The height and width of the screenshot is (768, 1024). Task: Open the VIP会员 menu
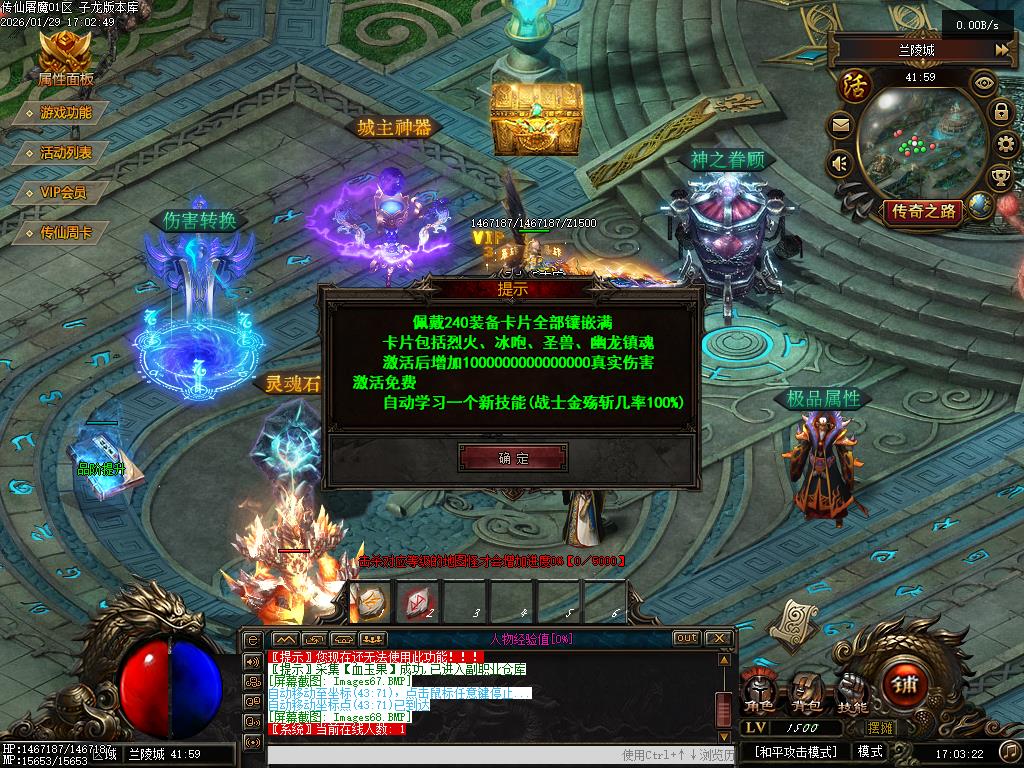tap(62, 193)
